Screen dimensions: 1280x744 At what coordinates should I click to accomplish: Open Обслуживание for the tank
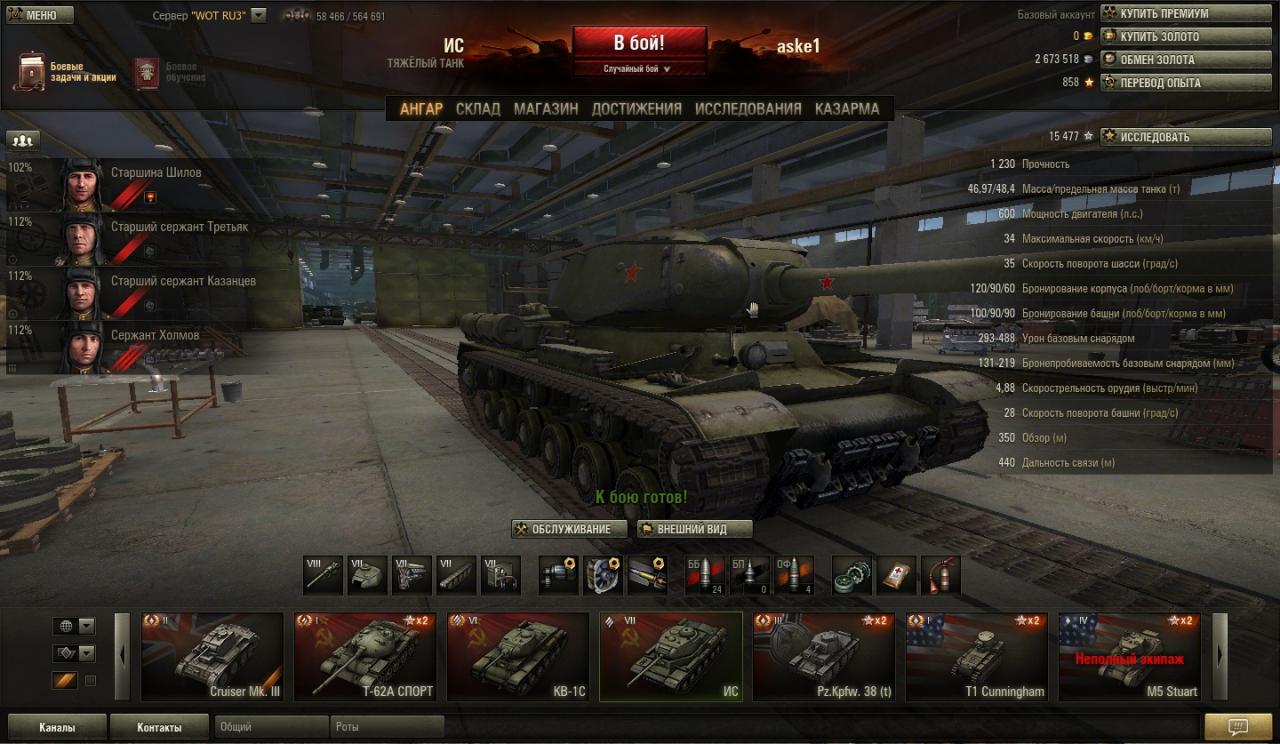[x=569, y=529]
